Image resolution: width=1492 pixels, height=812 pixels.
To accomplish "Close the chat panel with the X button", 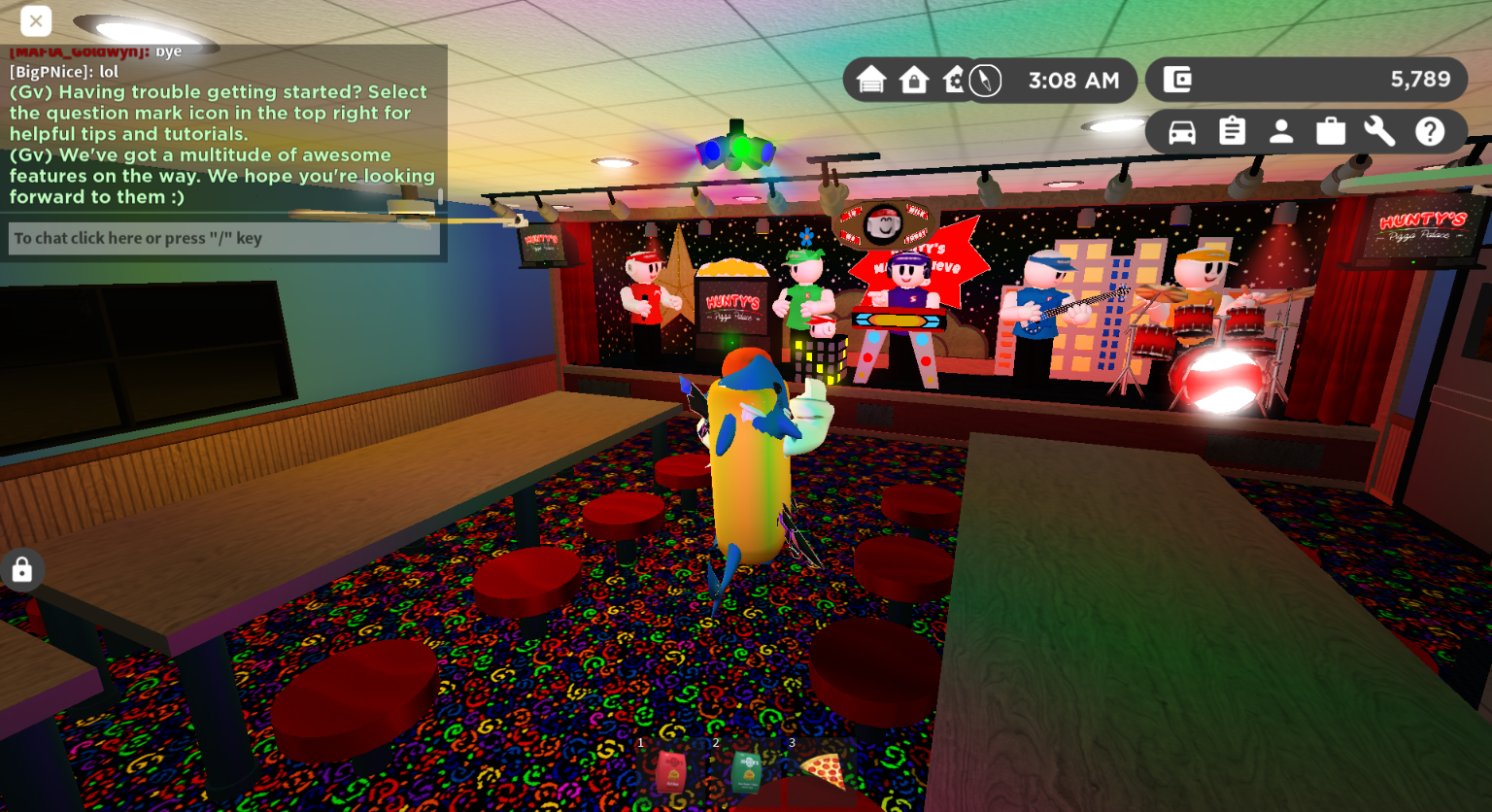I will point(36,20).
